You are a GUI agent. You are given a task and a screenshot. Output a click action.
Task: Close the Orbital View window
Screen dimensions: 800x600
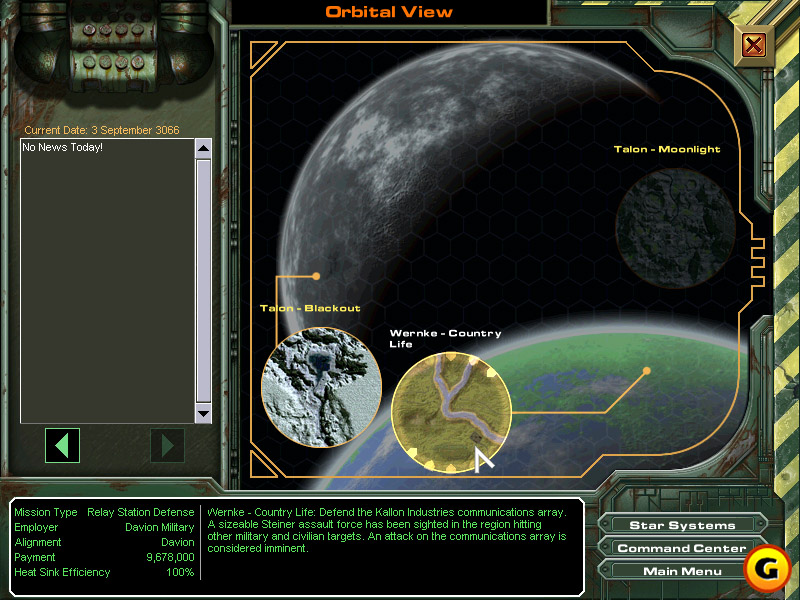coord(754,45)
